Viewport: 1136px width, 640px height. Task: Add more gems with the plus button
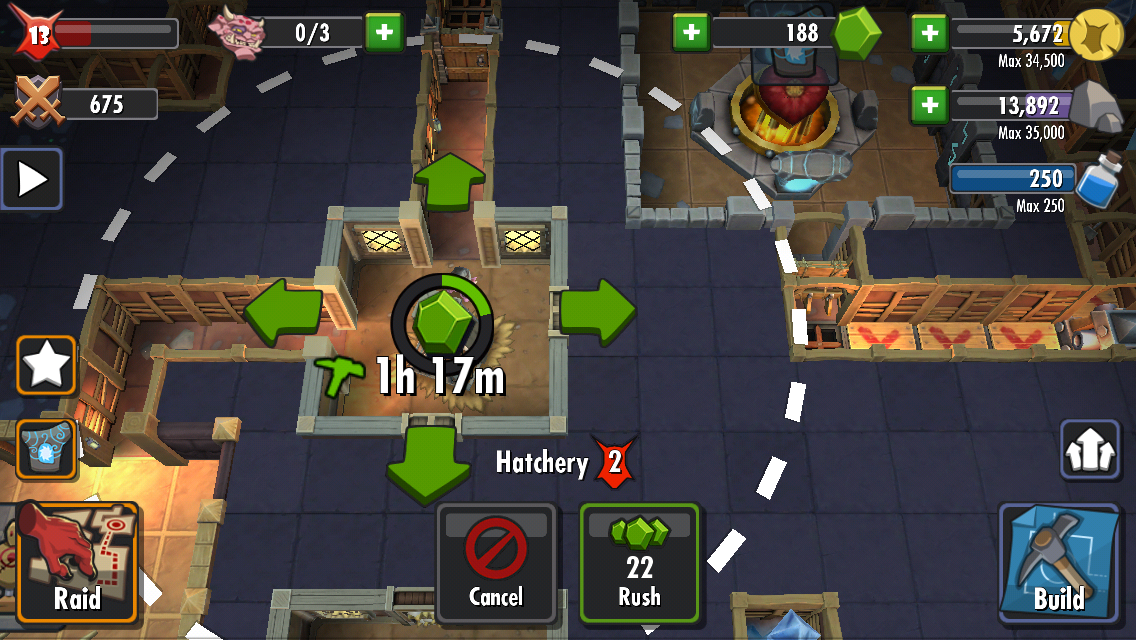[x=690, y=32]
